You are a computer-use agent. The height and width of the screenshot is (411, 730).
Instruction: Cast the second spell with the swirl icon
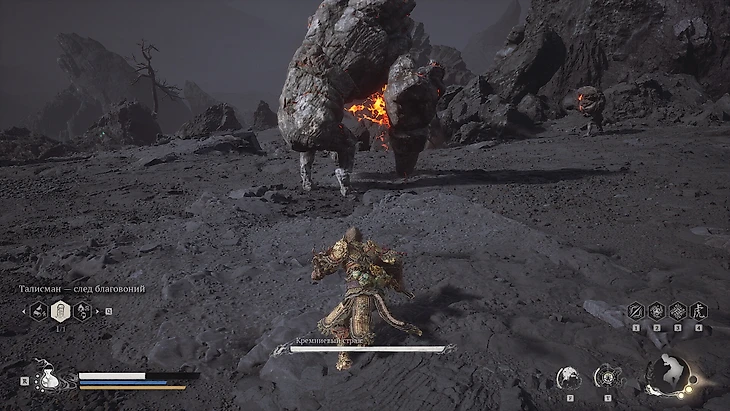click(x=656, y=311)
